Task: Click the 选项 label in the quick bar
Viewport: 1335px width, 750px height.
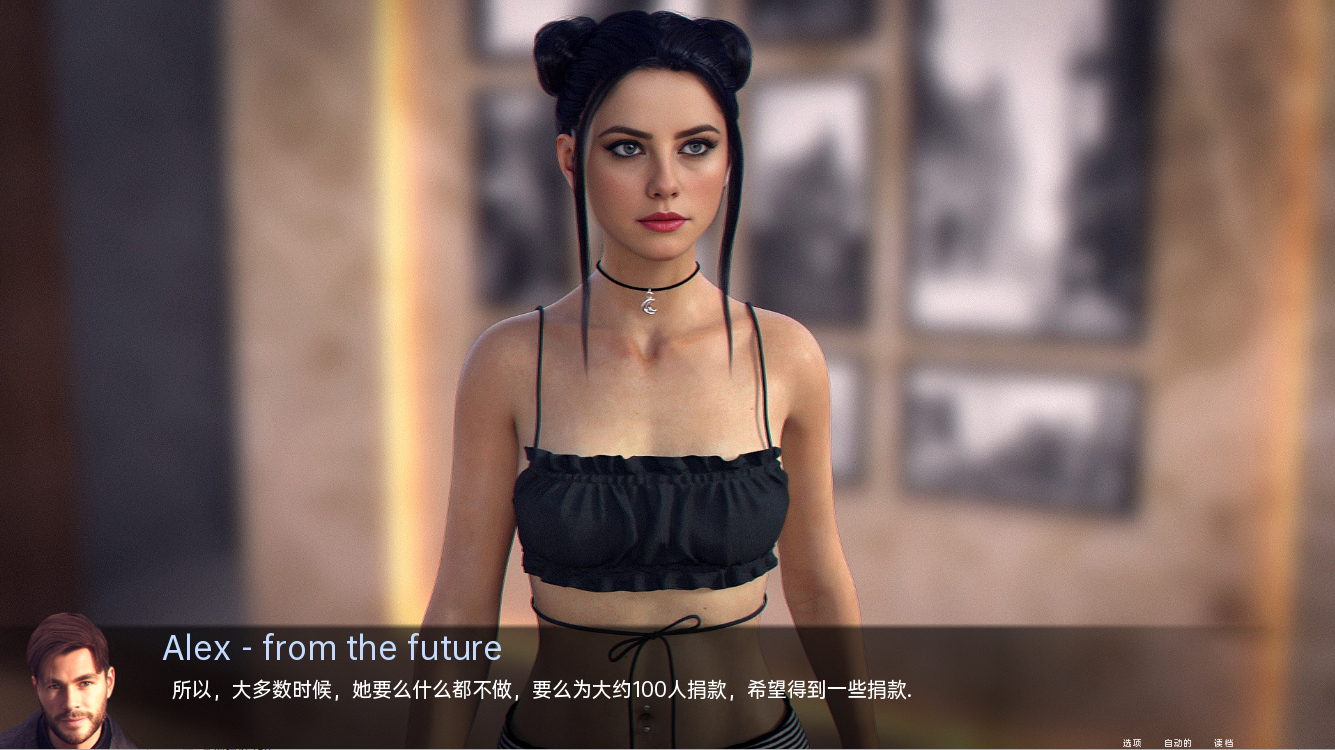Action: 1131,742
